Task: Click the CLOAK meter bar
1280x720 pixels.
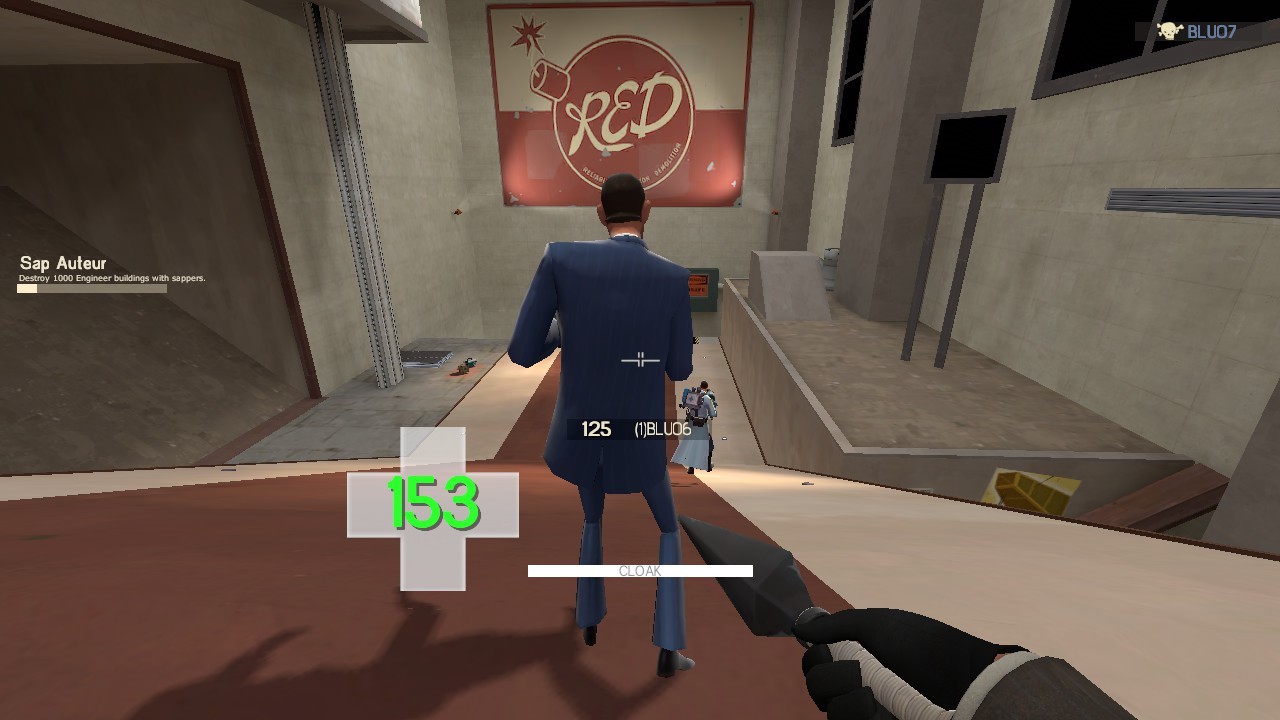Action: pos(640,572)
